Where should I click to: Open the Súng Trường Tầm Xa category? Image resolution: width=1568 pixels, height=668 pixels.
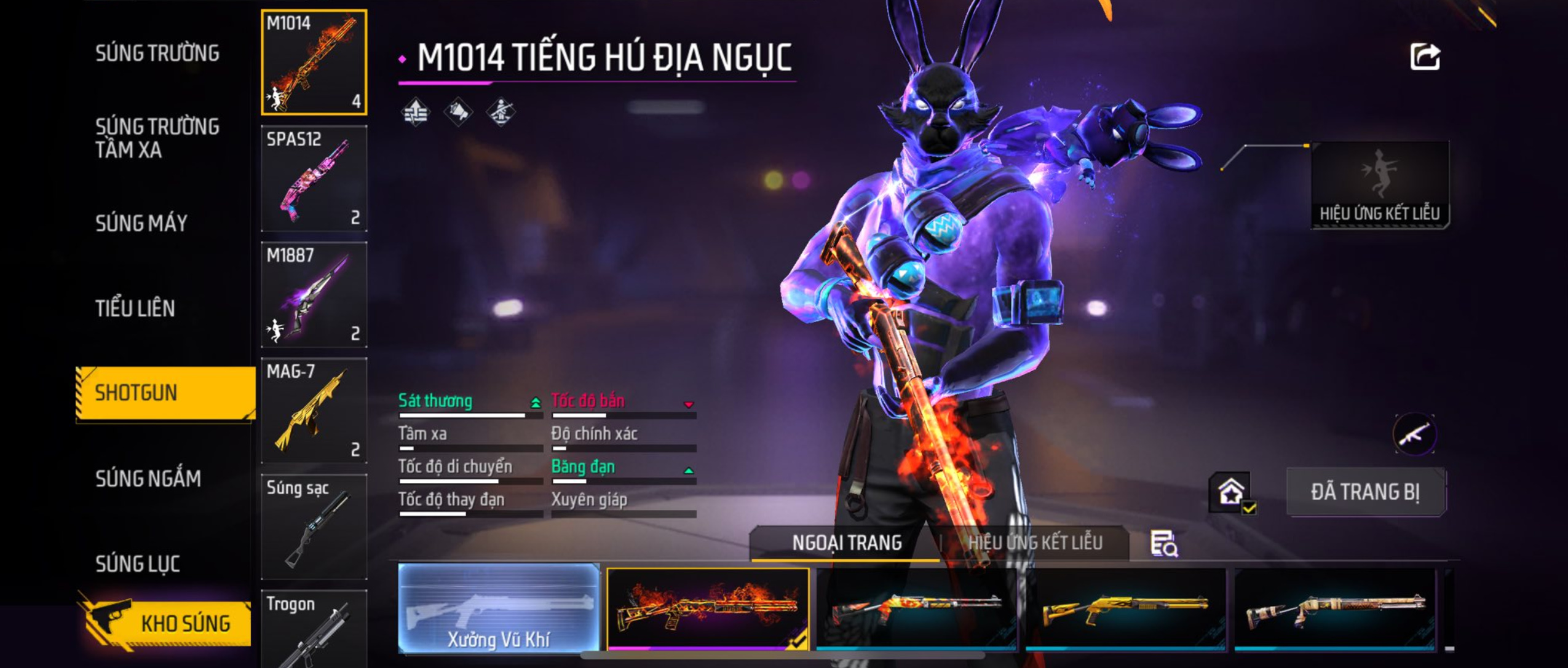(157, 138)
